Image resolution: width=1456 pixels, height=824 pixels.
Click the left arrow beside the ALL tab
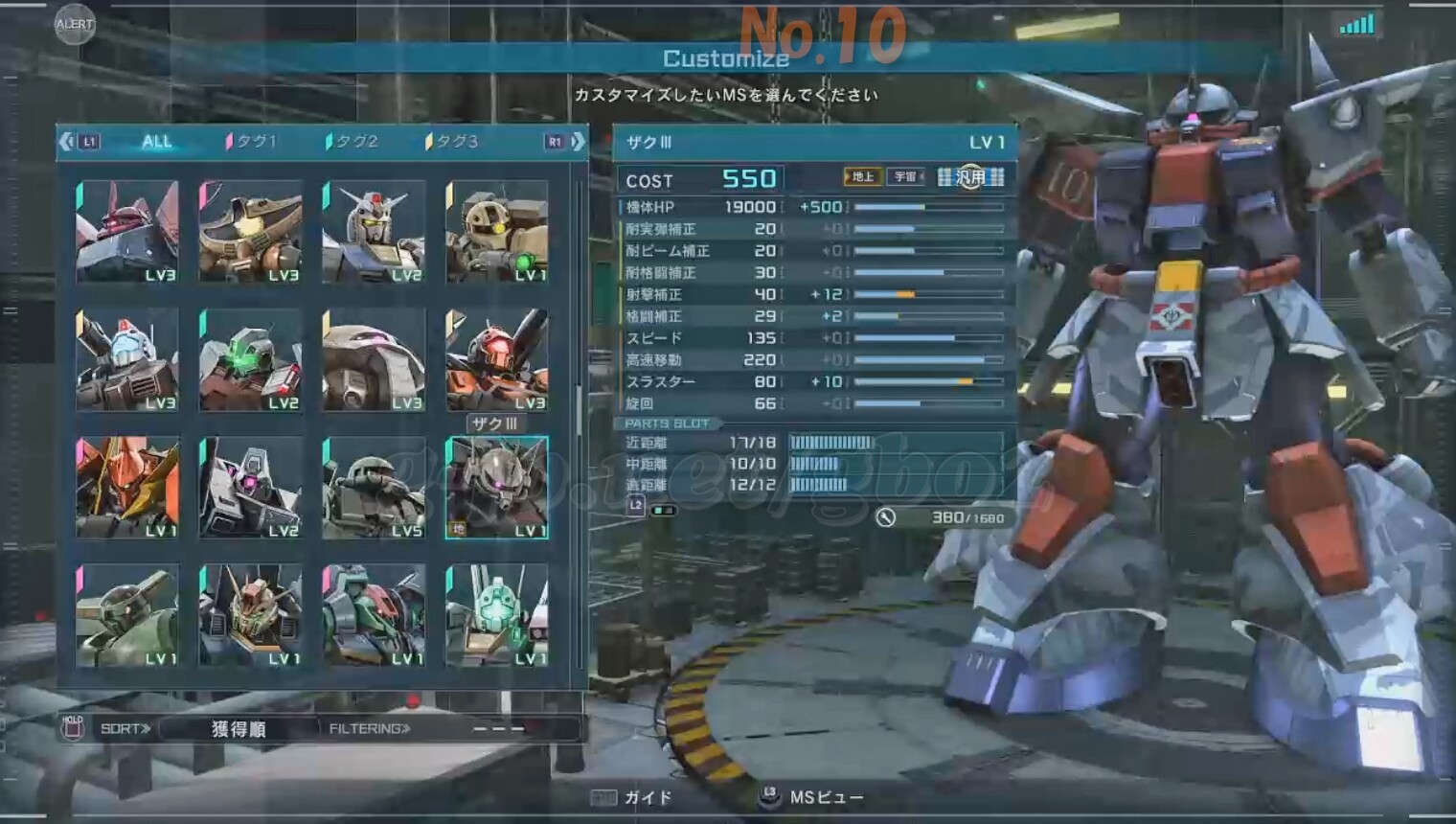click(65, 142)
